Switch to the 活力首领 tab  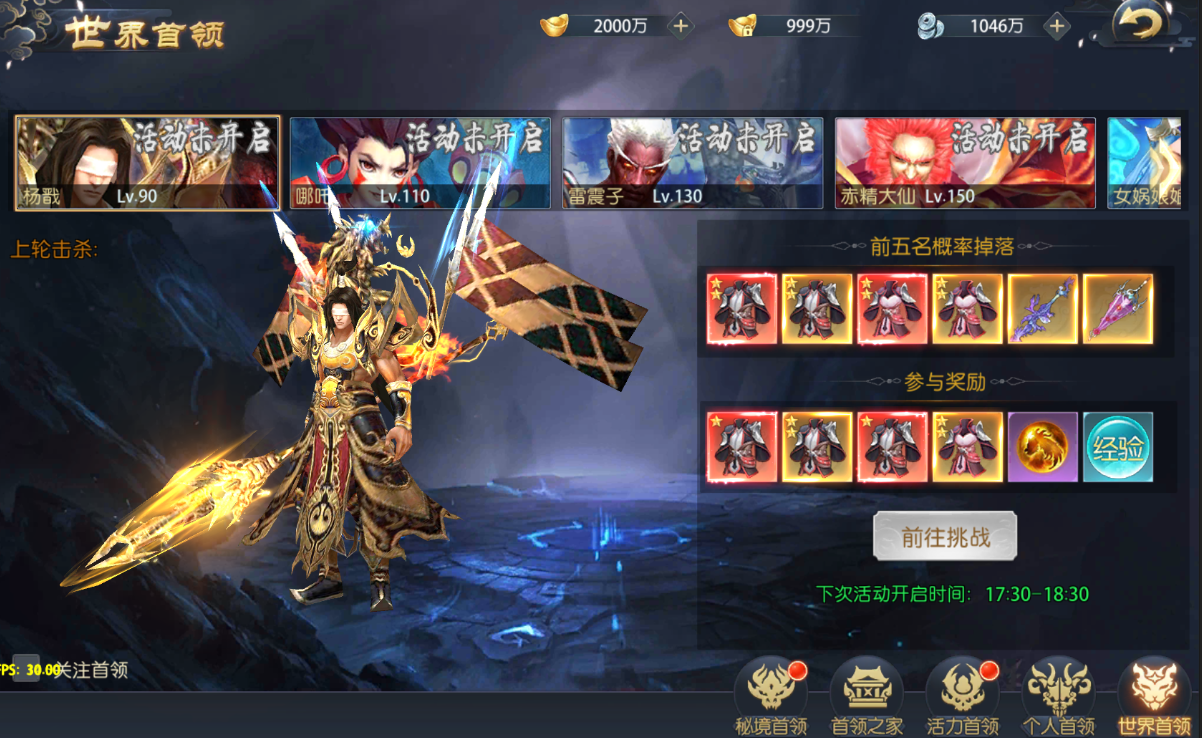click(x=962, y=695)
